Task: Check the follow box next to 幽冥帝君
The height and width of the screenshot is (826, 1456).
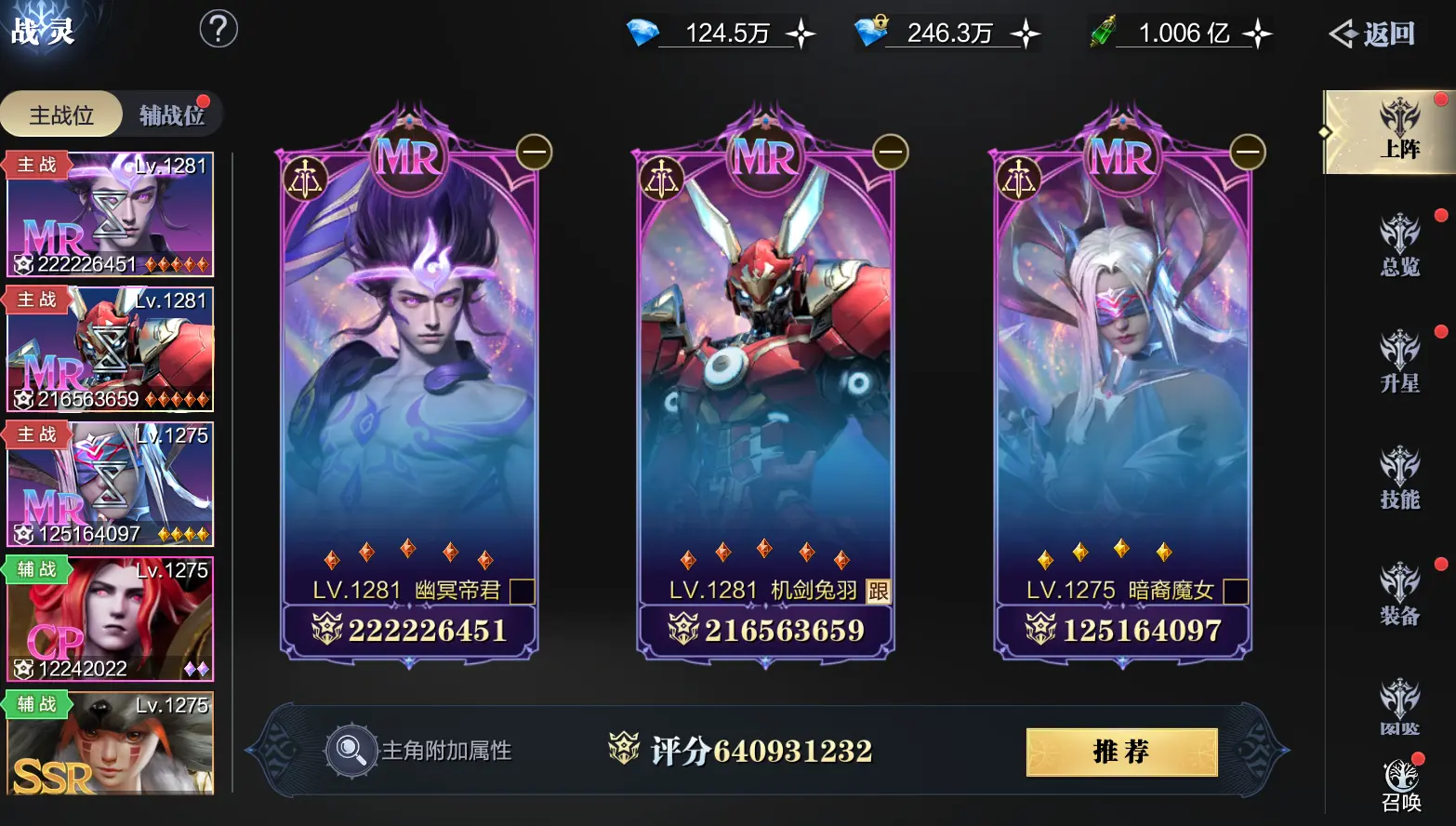Action: 523,592
